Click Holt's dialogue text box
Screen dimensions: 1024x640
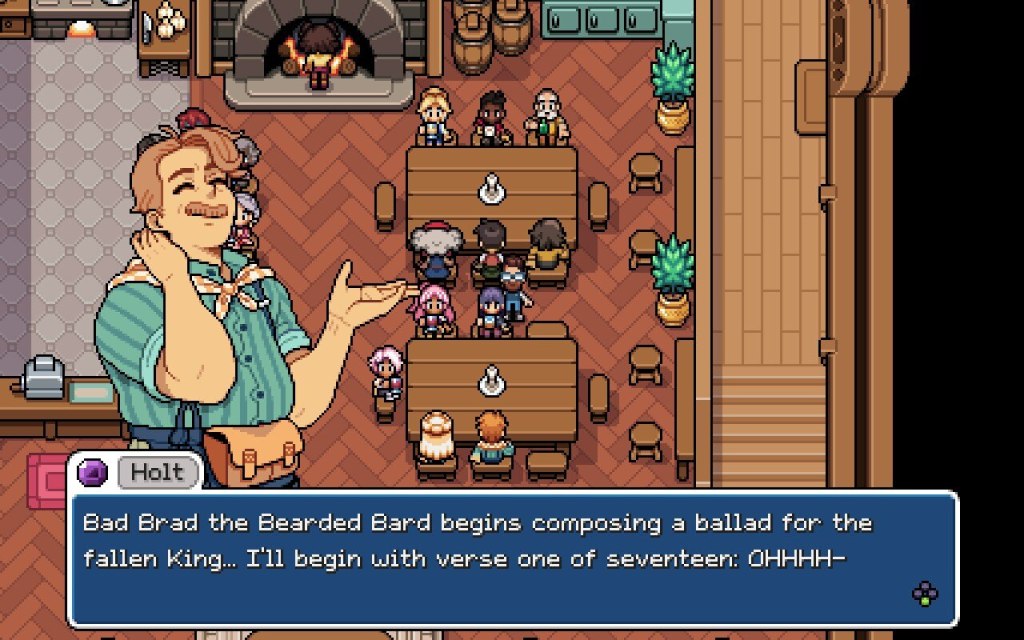click(512, 558)
